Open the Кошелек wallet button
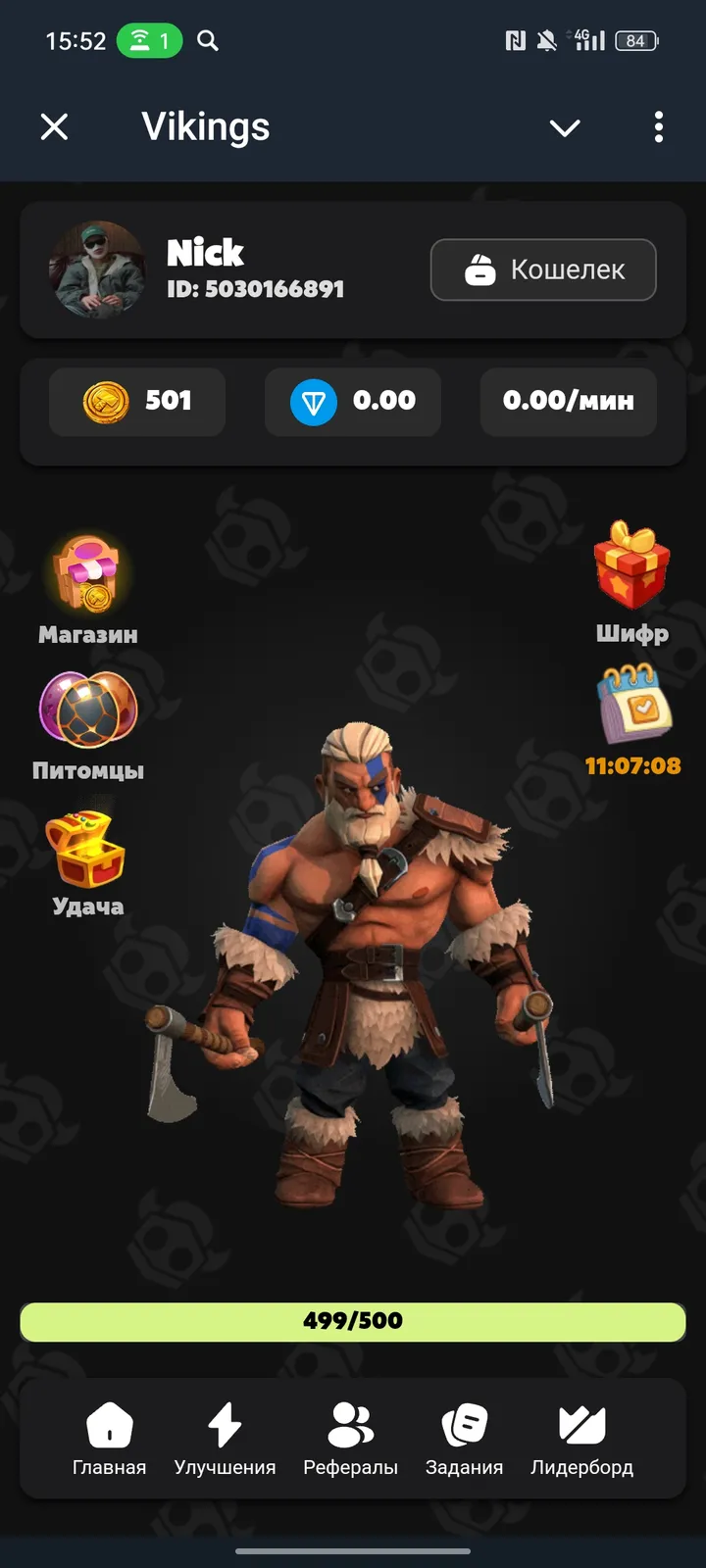Image resolution: width=706 pixels, height=1568 pixels. click(543, 269)
